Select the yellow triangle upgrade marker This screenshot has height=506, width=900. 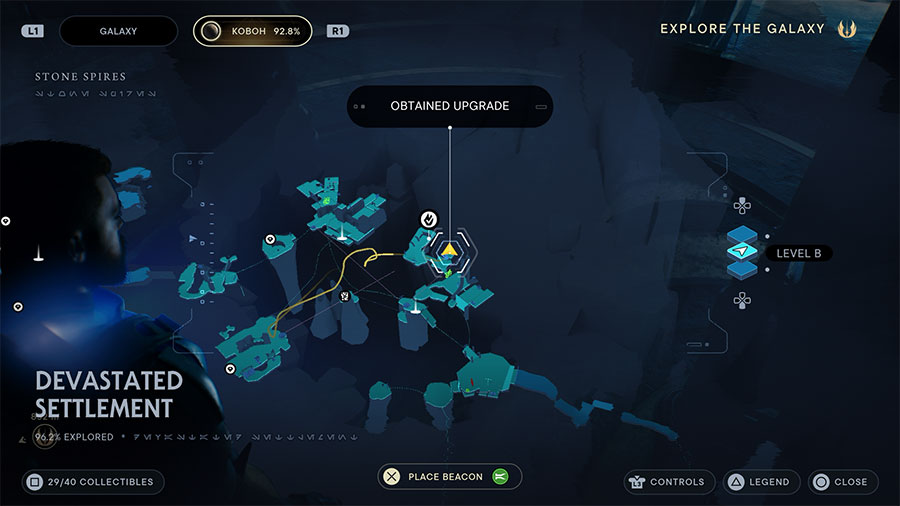(x=450, y=249)
